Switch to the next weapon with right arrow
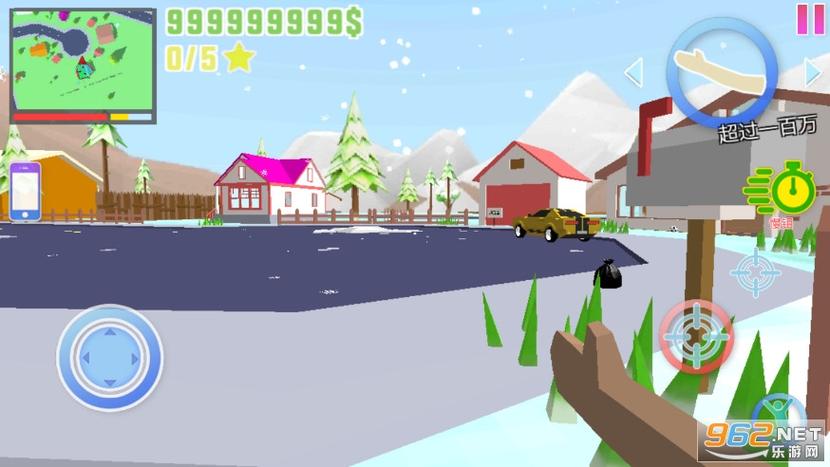The width and height of the screenshot is (830, 467). 814,73
